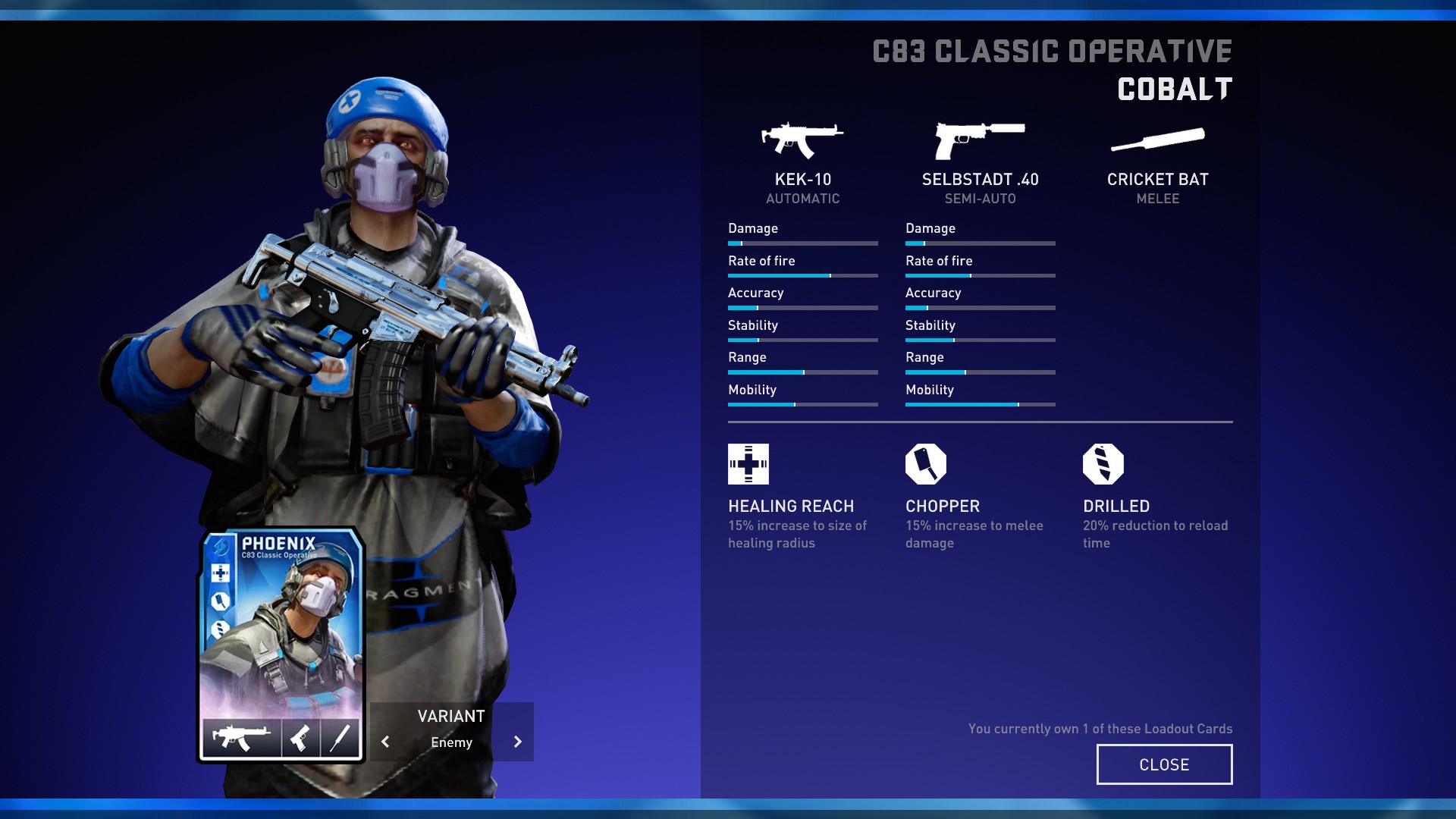This screenshot has height=819, width=1456.
Task: Select the KEK-10 weapon icon
Action: [802, 140]
